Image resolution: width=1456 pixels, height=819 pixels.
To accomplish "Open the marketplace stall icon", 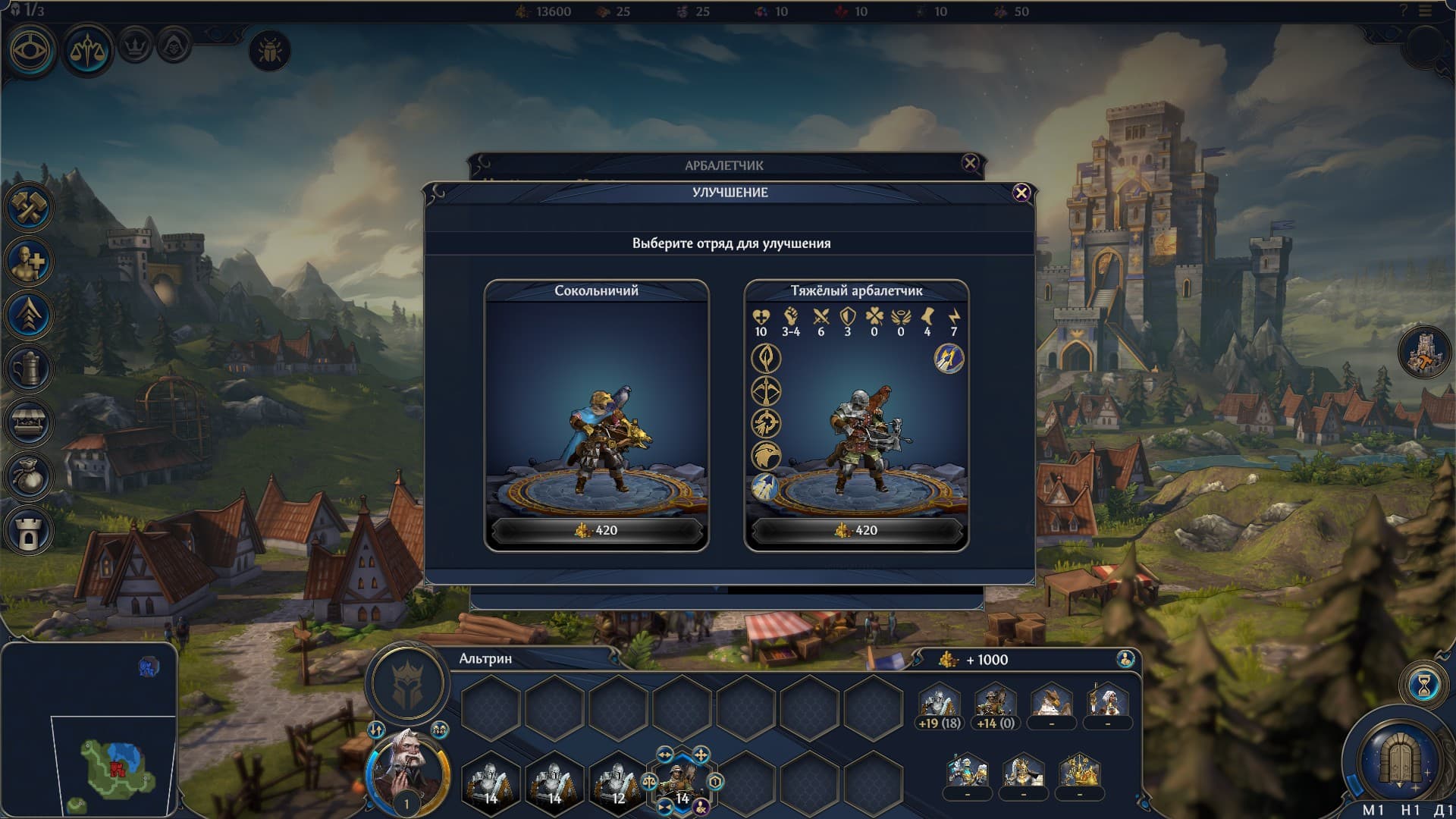I will point(30,423).
